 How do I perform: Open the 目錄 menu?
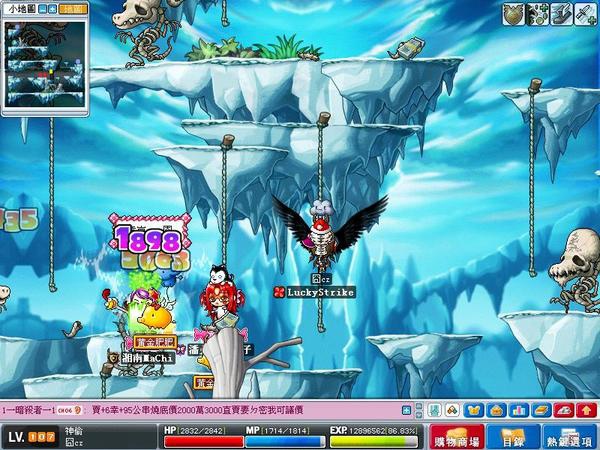coord(513,437)
